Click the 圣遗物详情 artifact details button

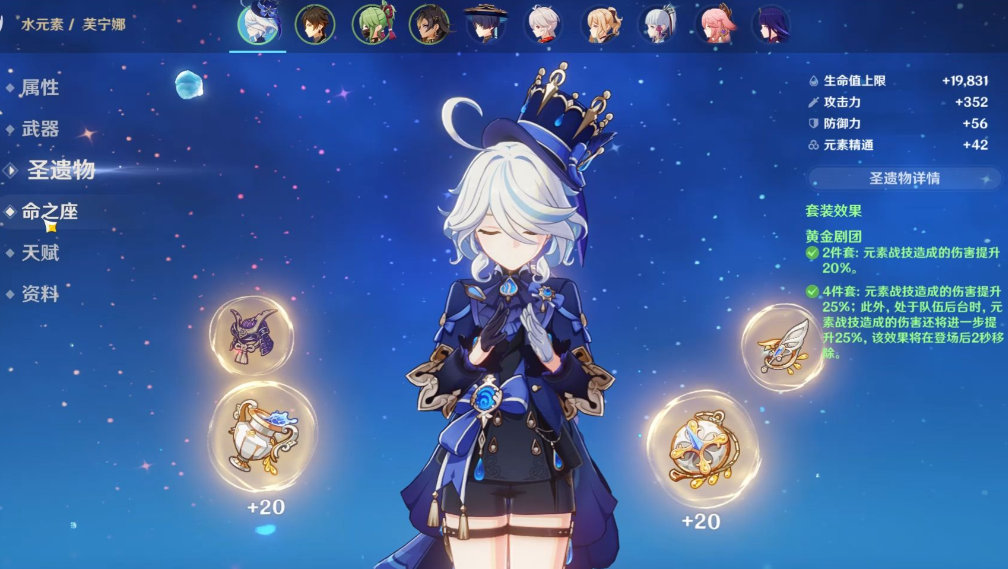click(x=904, y=179)
